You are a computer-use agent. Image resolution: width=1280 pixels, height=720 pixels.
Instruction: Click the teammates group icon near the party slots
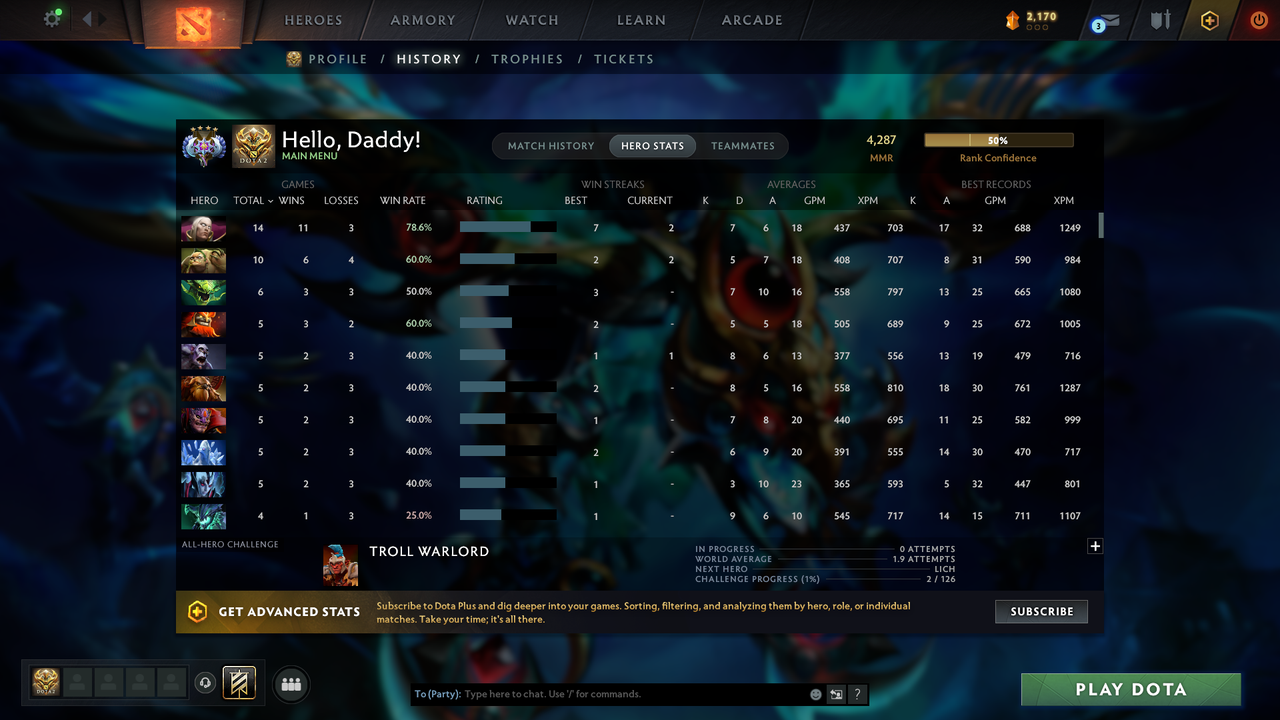point(290,684)
